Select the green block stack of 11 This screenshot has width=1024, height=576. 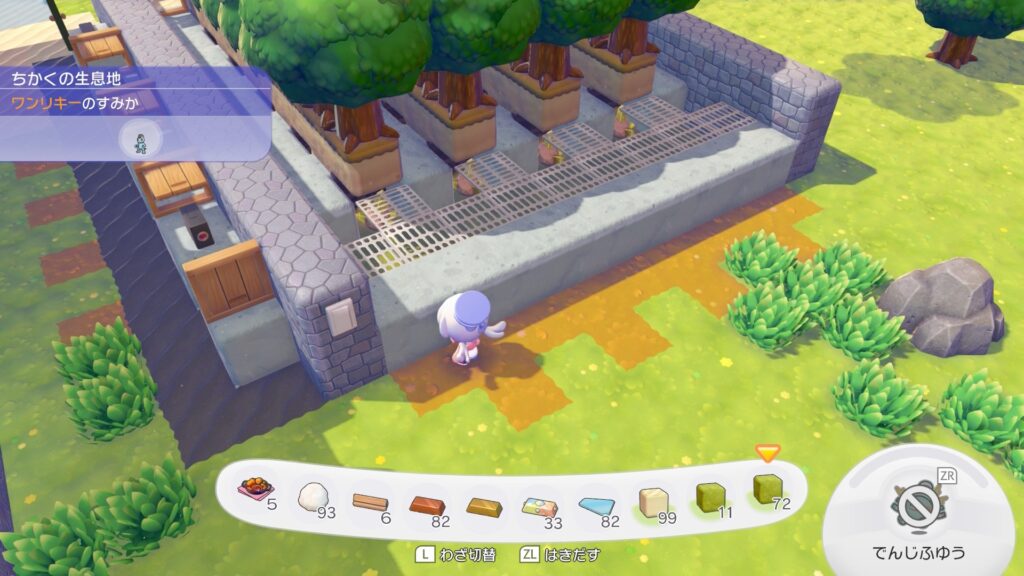coord(711,493)
